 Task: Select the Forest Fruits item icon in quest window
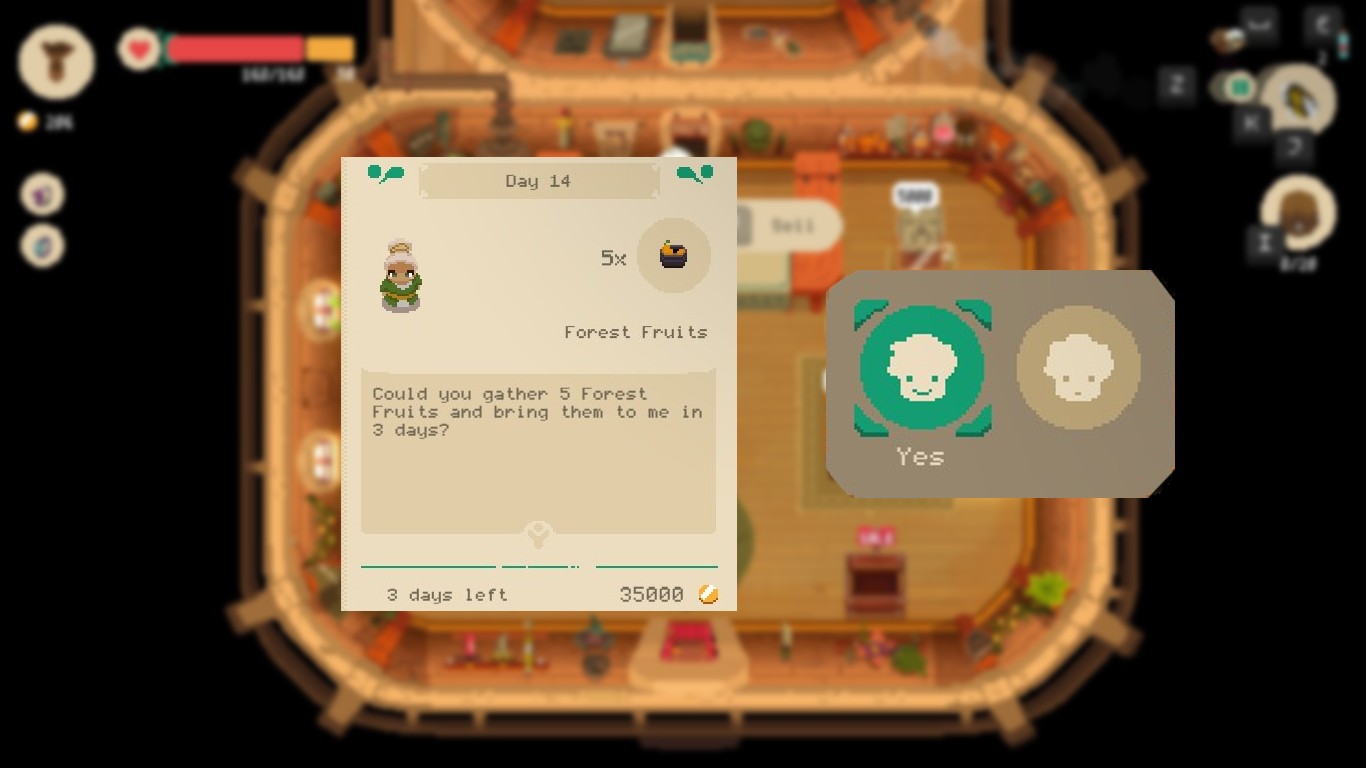coord(674,257)
